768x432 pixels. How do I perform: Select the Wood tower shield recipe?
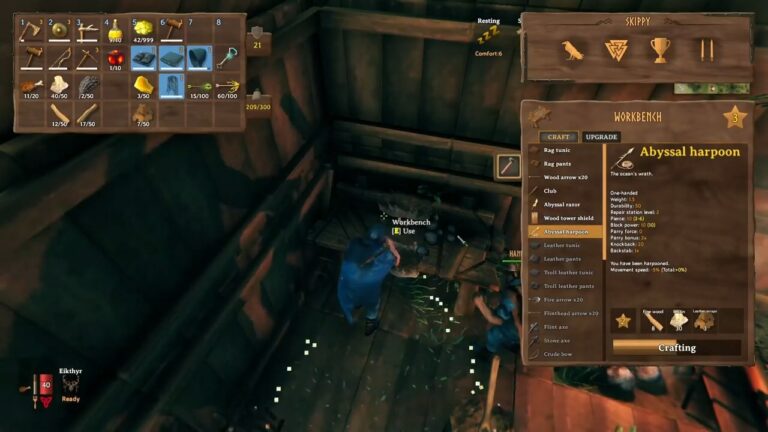[x=567, y=218]
